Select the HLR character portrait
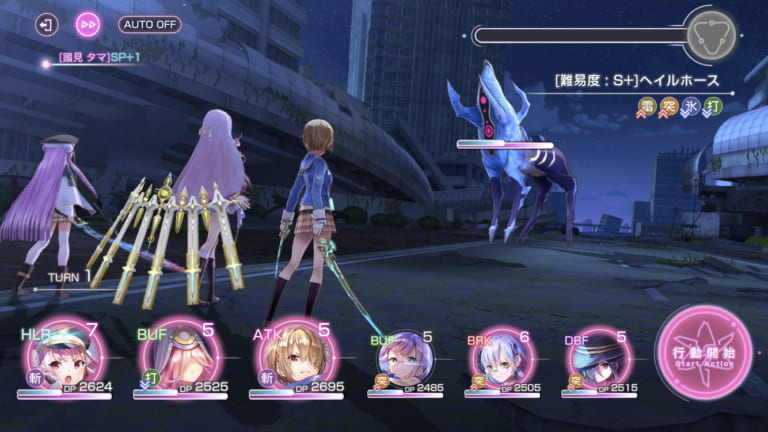This screenshot has width=768, height=432. pyautogui.click(x=61, y=358)
